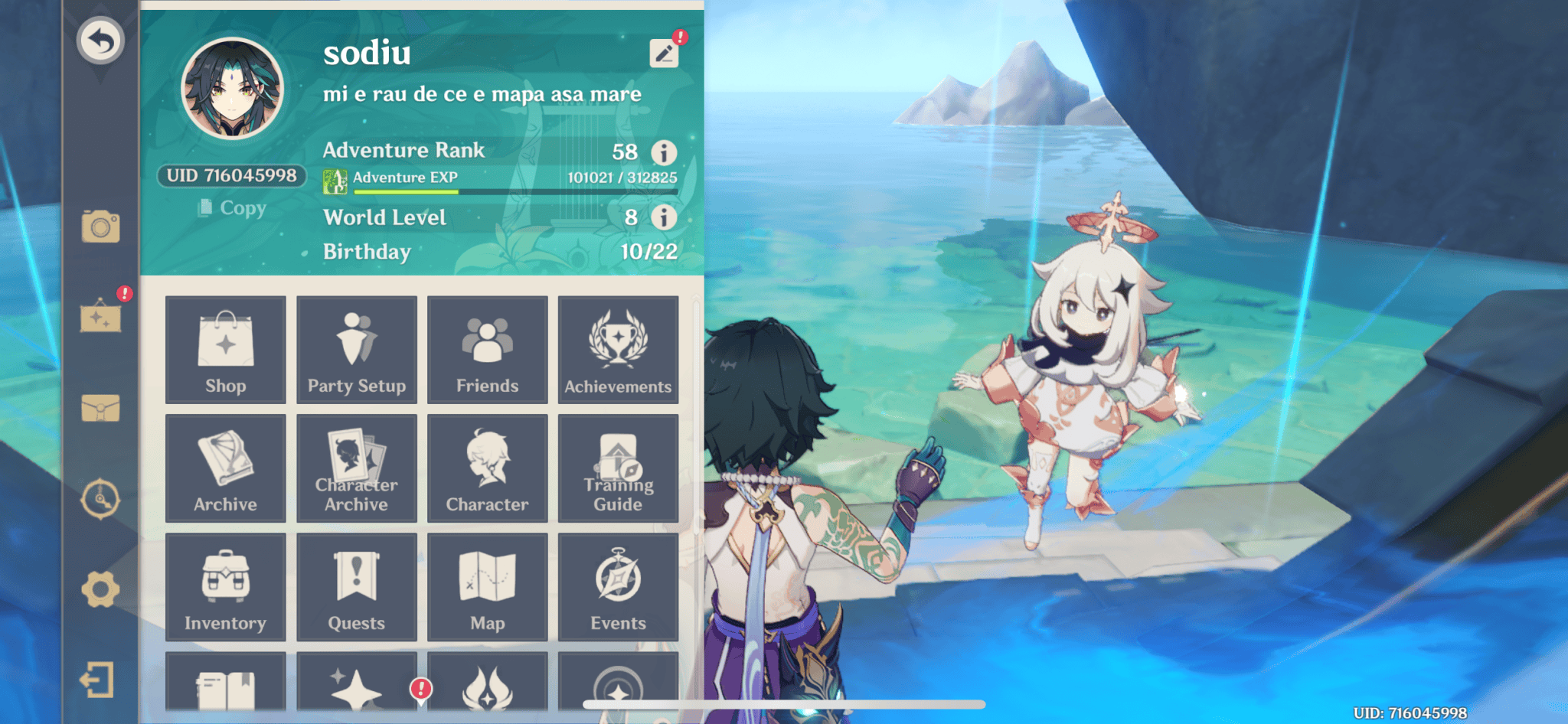Open the Character Archive
The image size is (1568, 724).
pos(356,468)
